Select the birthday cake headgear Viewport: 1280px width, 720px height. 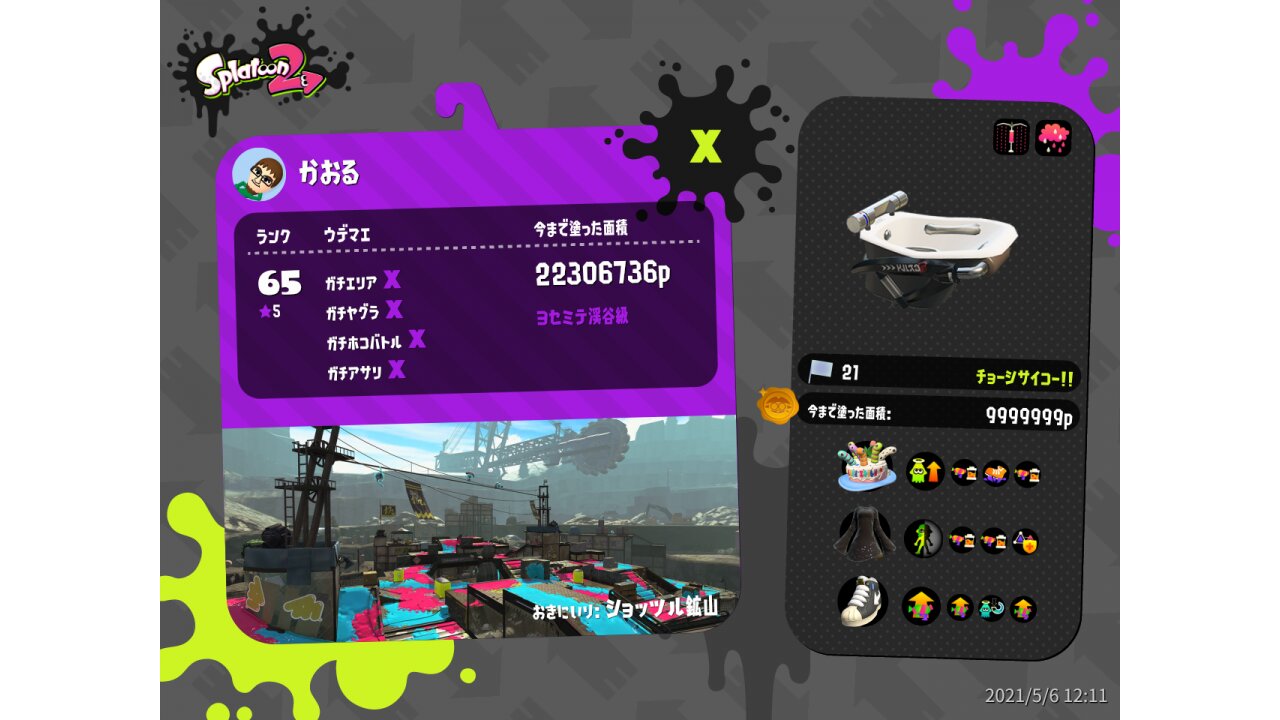point(866,467)
